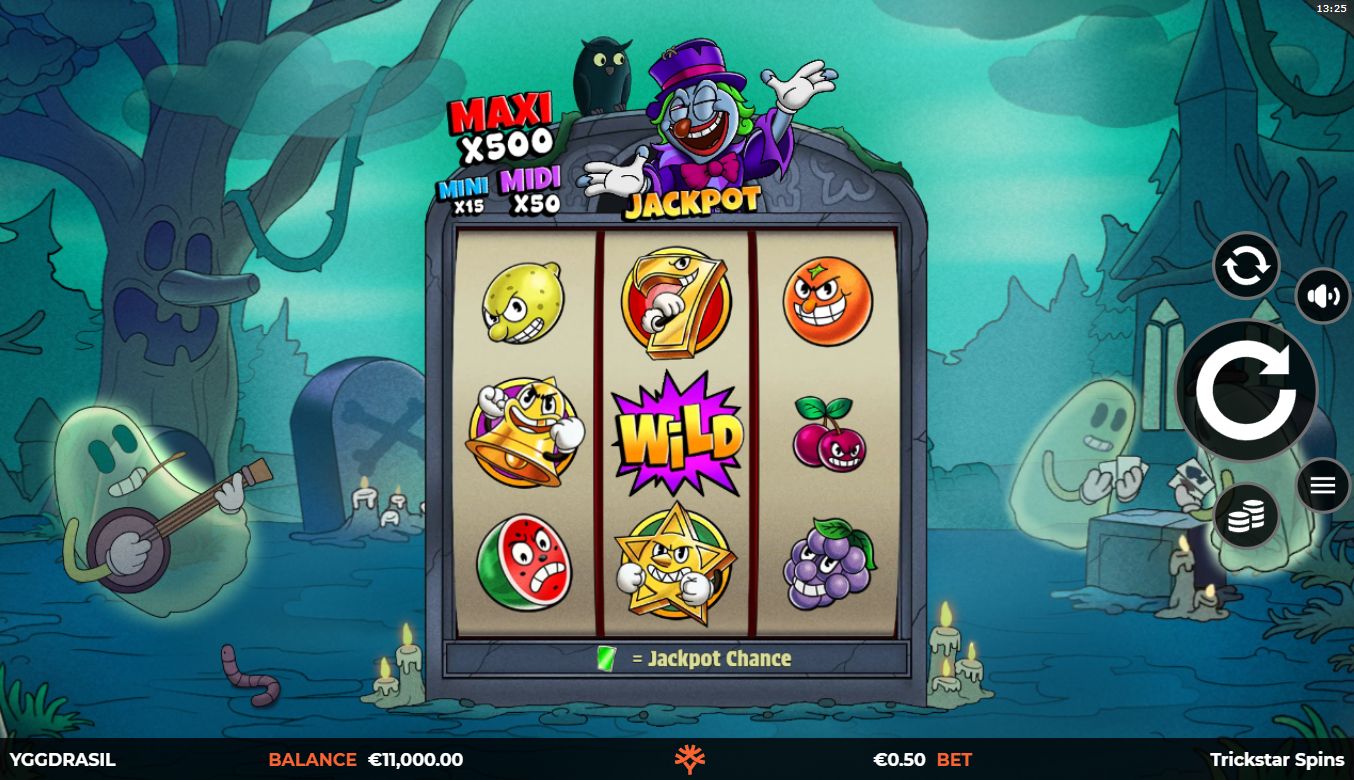Toggle the game sound

[1322, 297]
